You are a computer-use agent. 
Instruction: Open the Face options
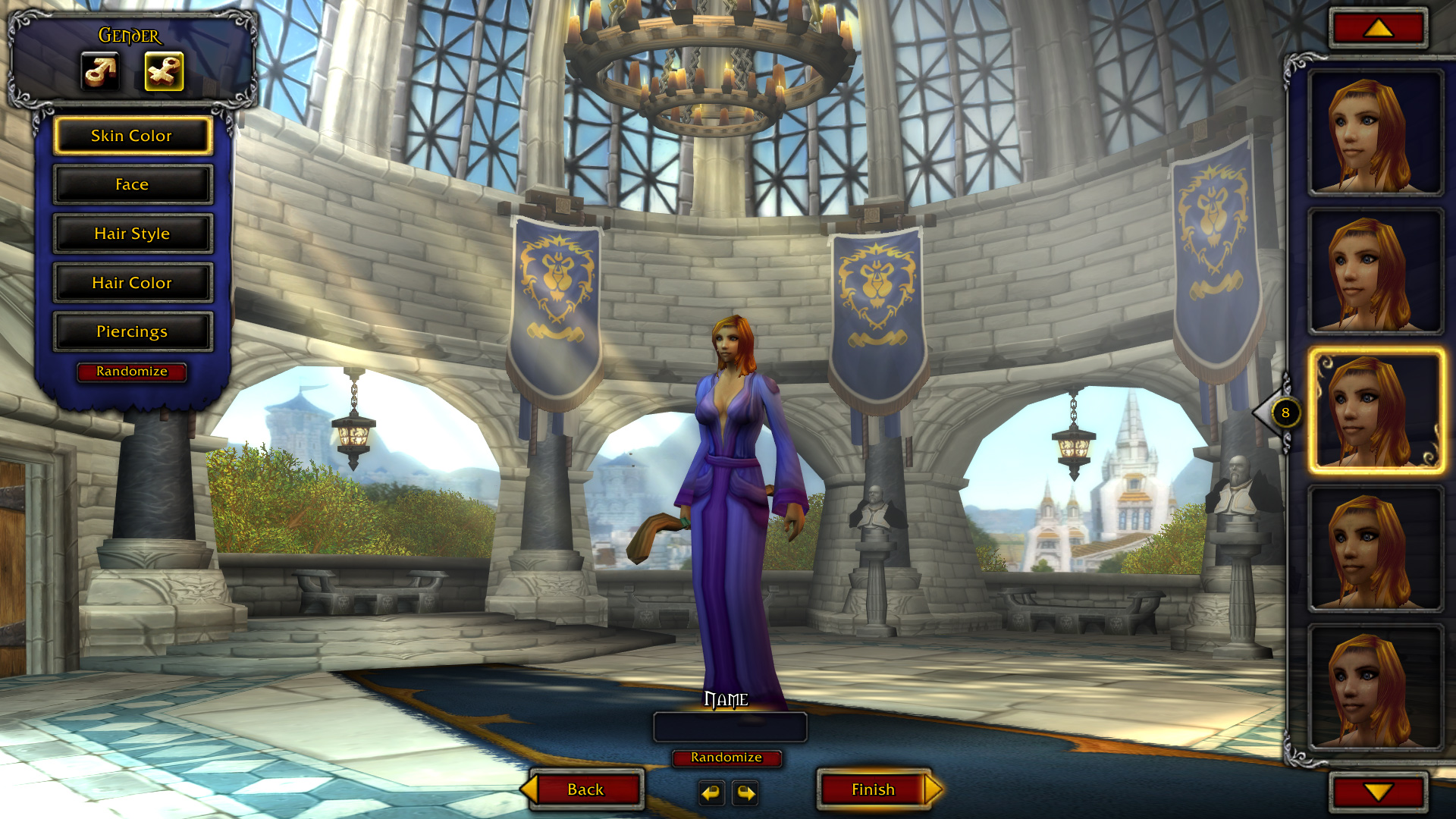[132, 185]
